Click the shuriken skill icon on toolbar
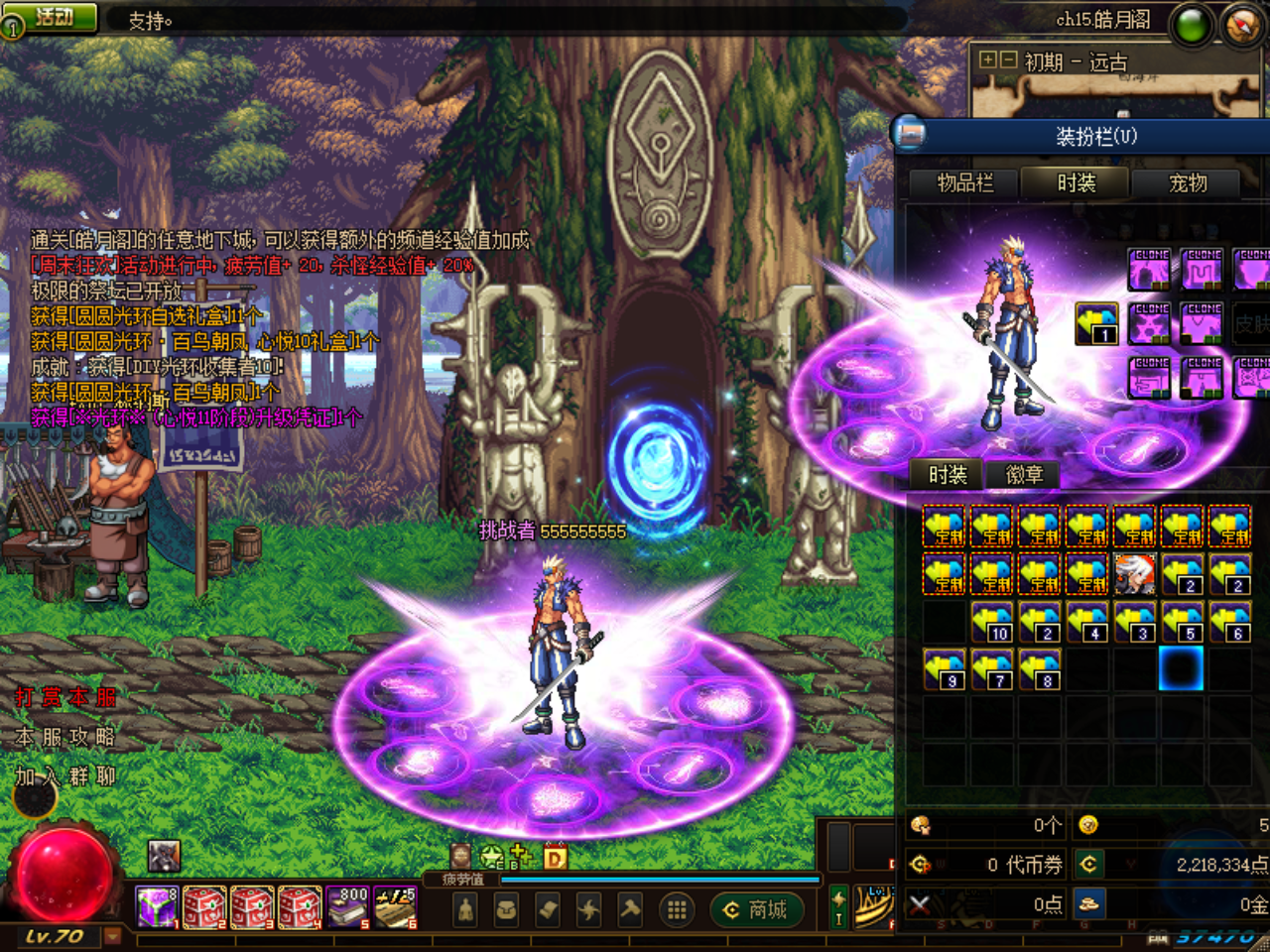This screenshot has height=952, width=1270. pos(591,908)
